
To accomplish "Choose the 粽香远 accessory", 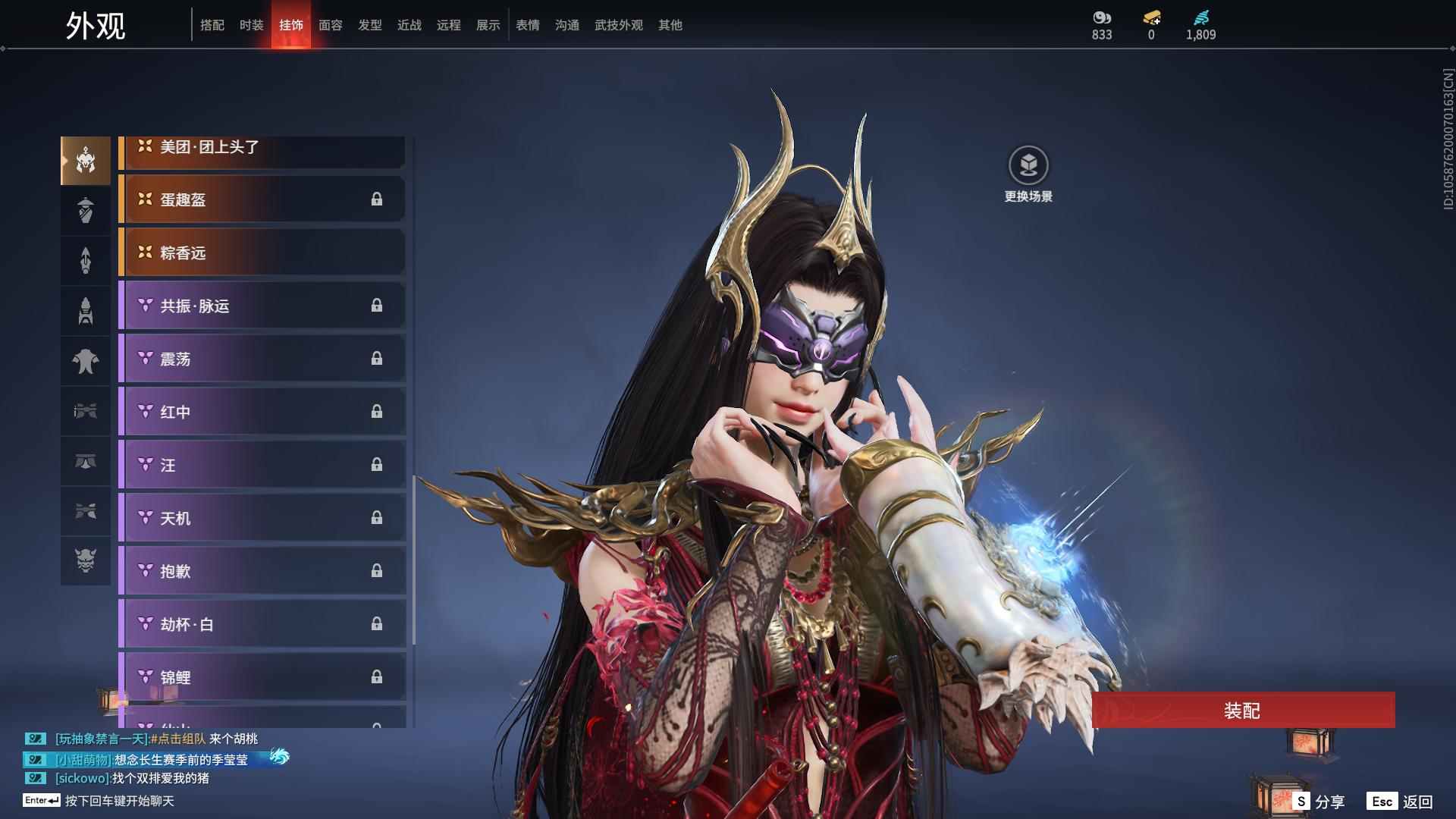I will [262, 253].
